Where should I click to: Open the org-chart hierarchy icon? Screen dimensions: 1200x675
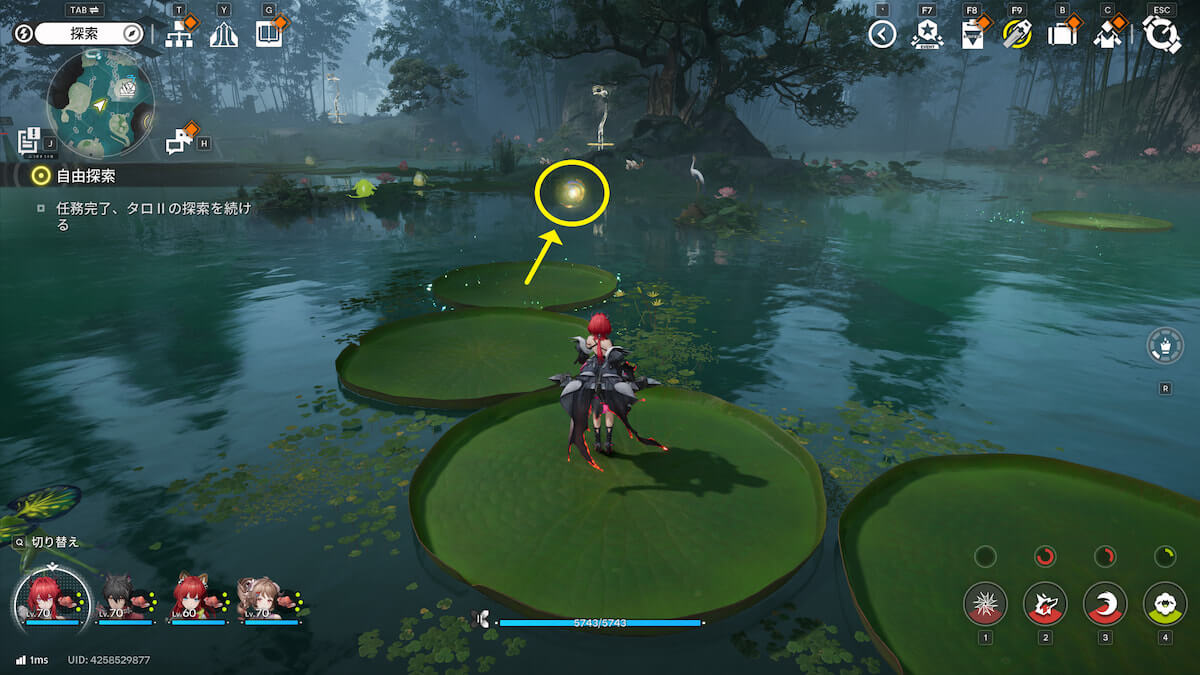pyautogui.click(x=179, y=35)
